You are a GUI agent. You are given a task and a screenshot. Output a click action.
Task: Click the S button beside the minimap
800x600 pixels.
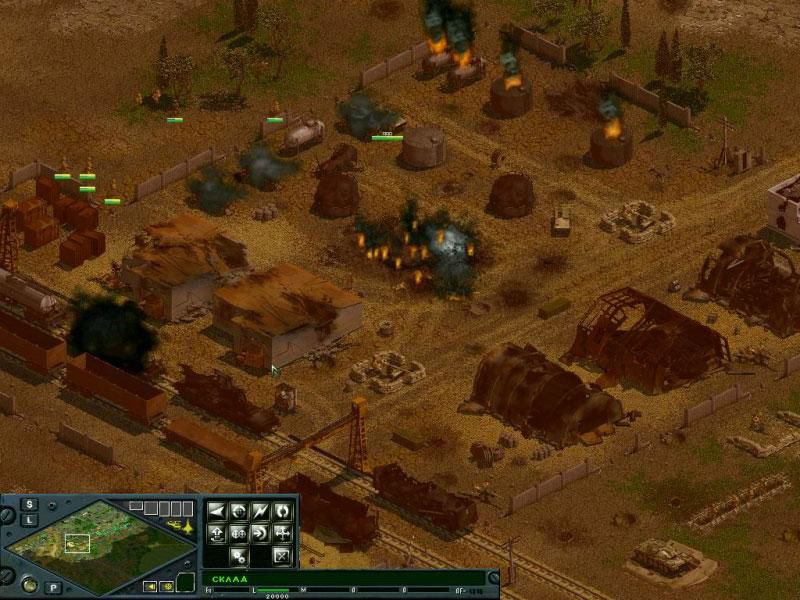tap(31, 504)
